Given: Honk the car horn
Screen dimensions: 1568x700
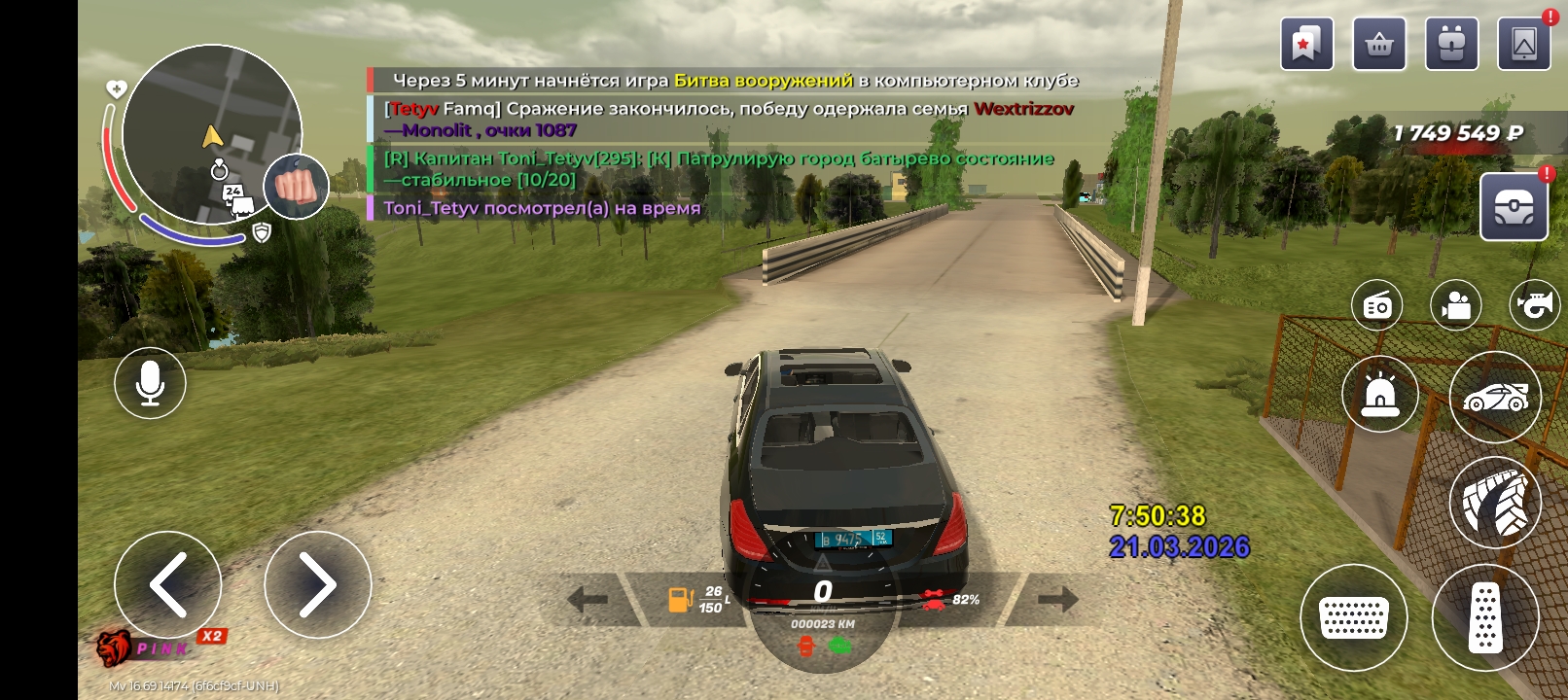Looking at the screenshot, I should (x=1535, y=305).
